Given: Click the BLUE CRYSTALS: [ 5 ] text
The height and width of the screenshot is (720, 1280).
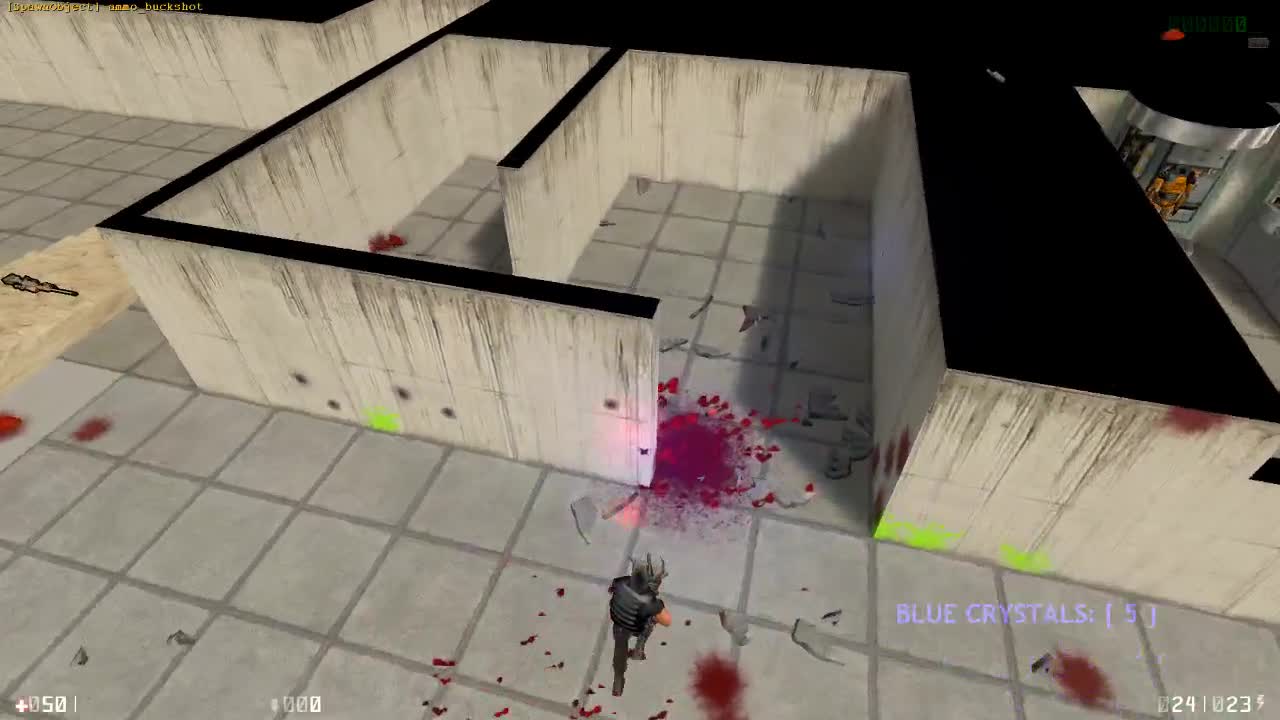Looking at the screenshot, I should tap(1025, 614).
